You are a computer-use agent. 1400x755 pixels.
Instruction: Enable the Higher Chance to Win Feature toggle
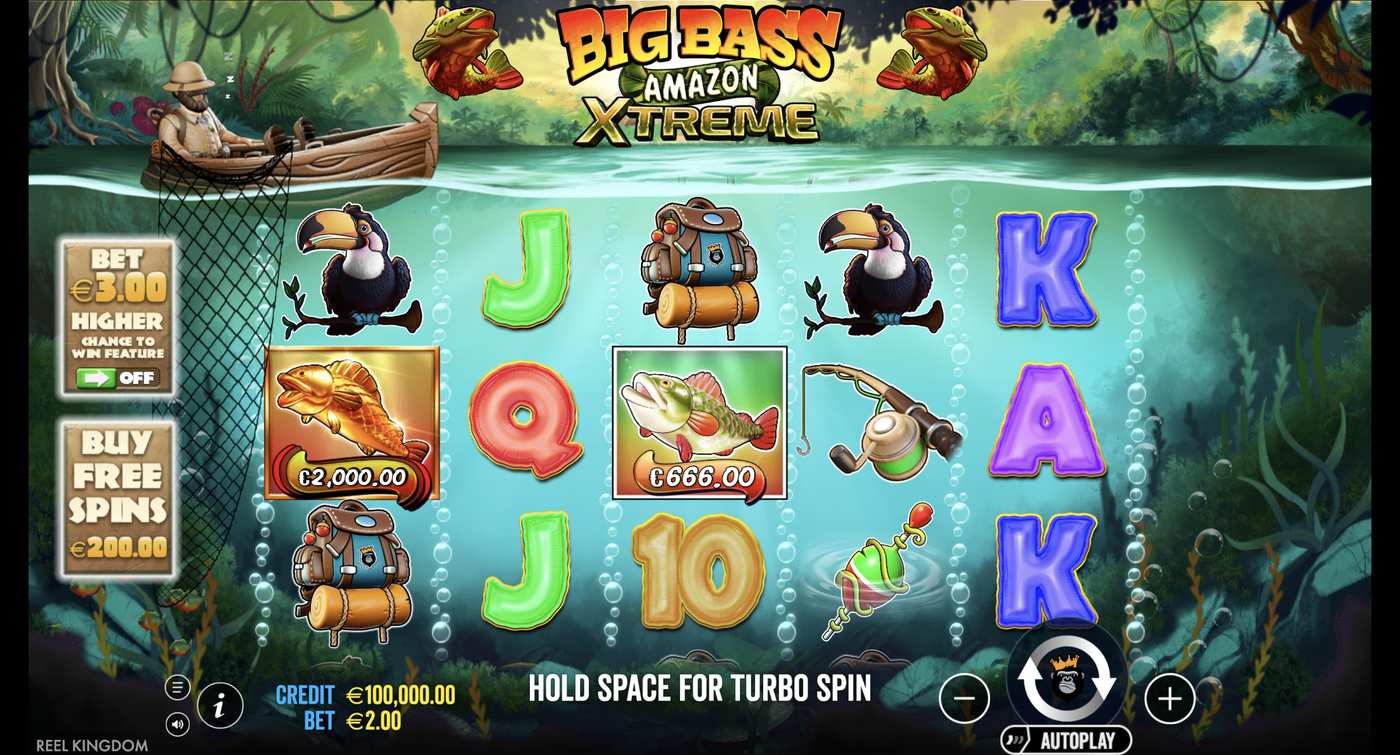117,378
